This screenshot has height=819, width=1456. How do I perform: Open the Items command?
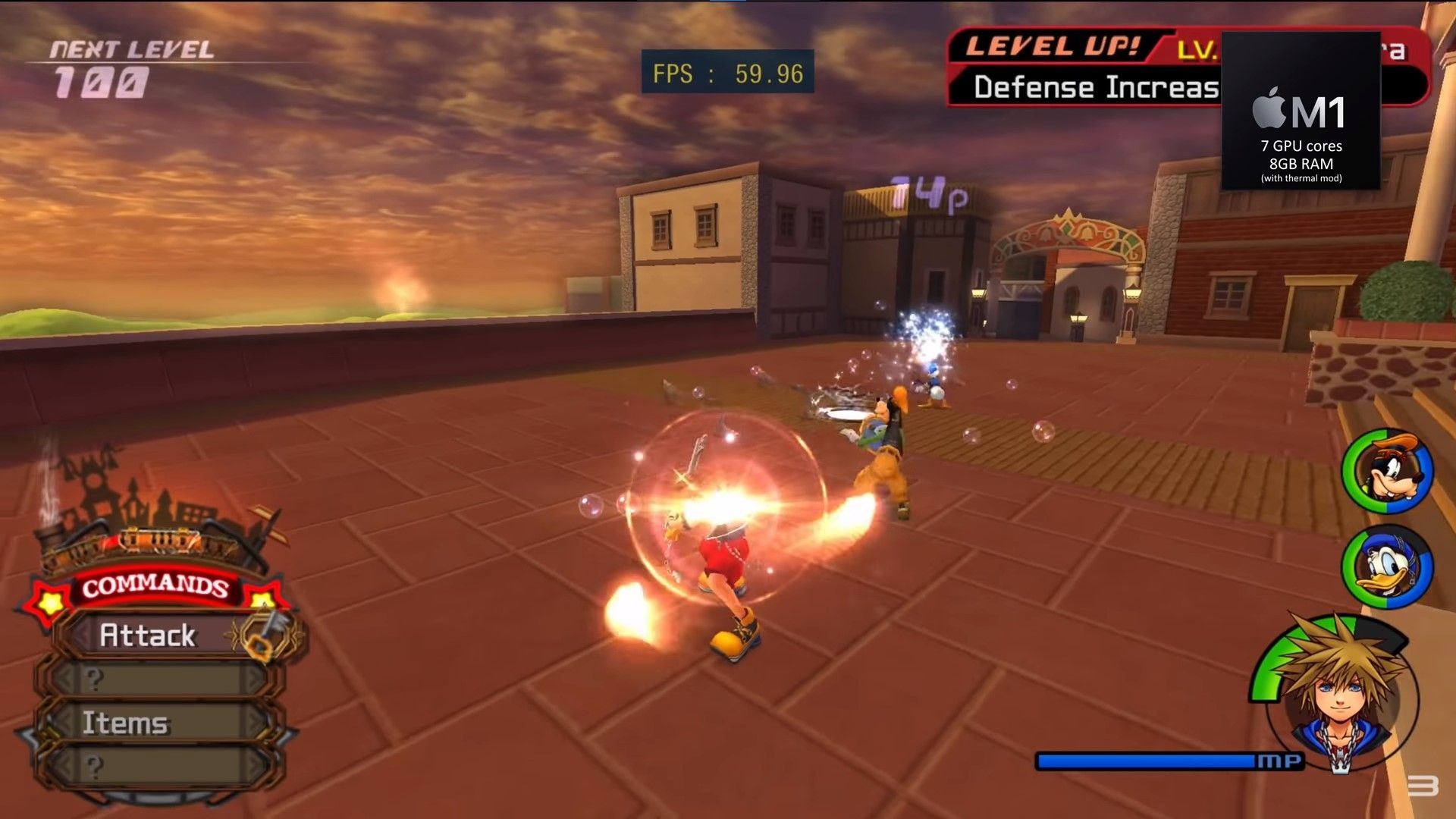pos(126,723)
